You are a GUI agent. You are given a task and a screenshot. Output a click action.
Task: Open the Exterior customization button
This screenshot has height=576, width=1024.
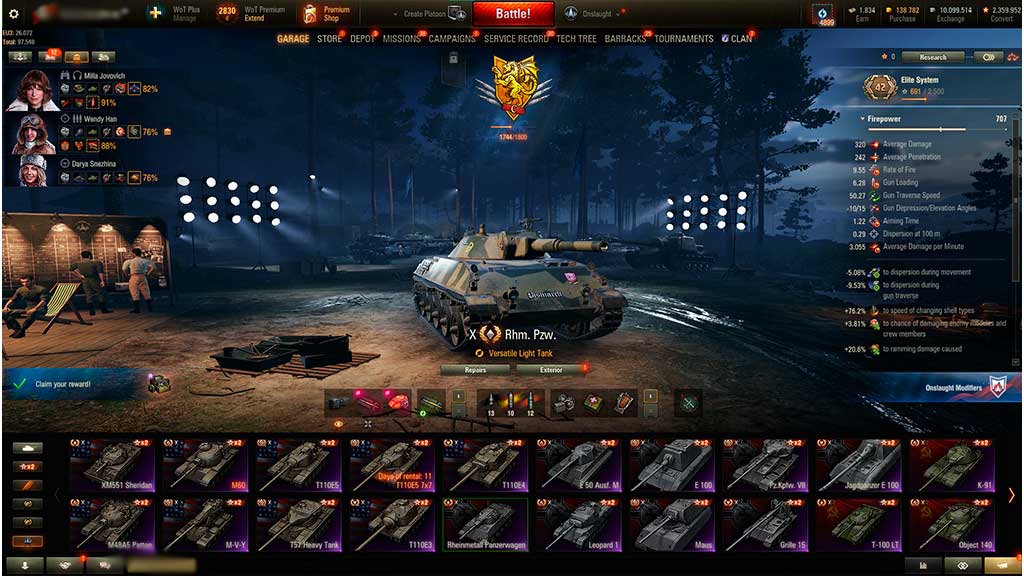tap(552, 370)
